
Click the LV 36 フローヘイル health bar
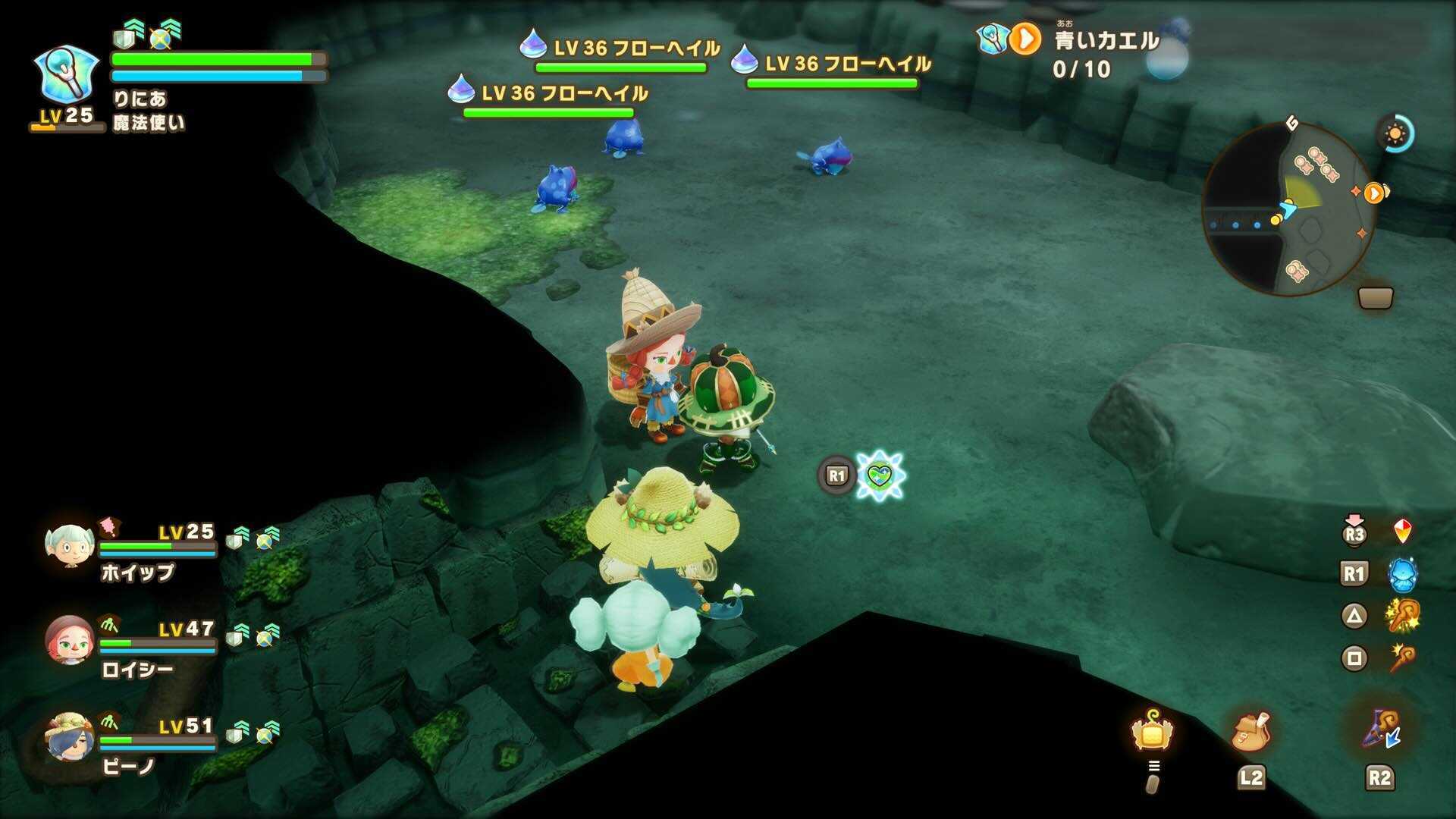tap(622, 69)
